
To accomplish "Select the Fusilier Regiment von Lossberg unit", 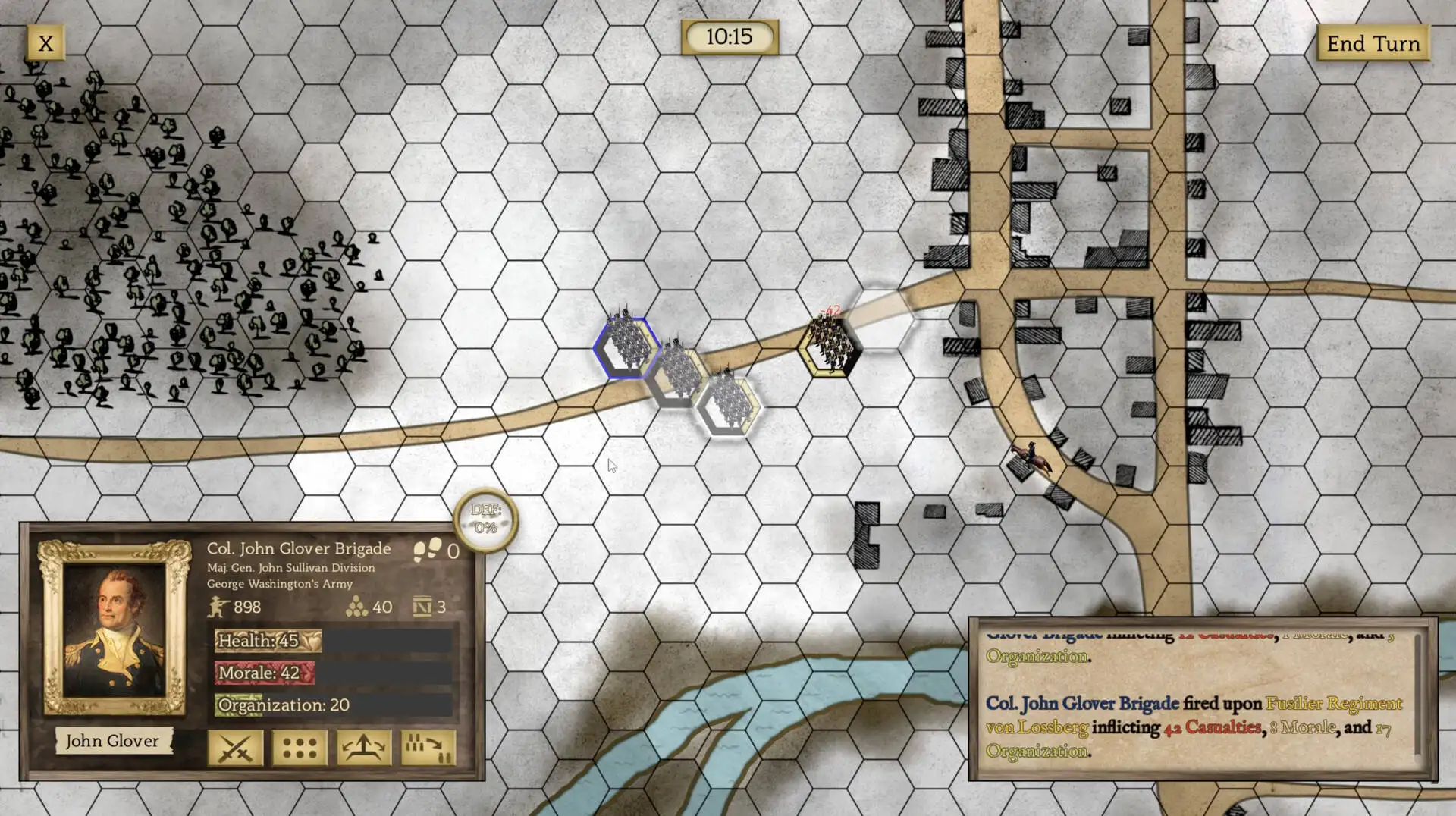I will tap(829, 346).
